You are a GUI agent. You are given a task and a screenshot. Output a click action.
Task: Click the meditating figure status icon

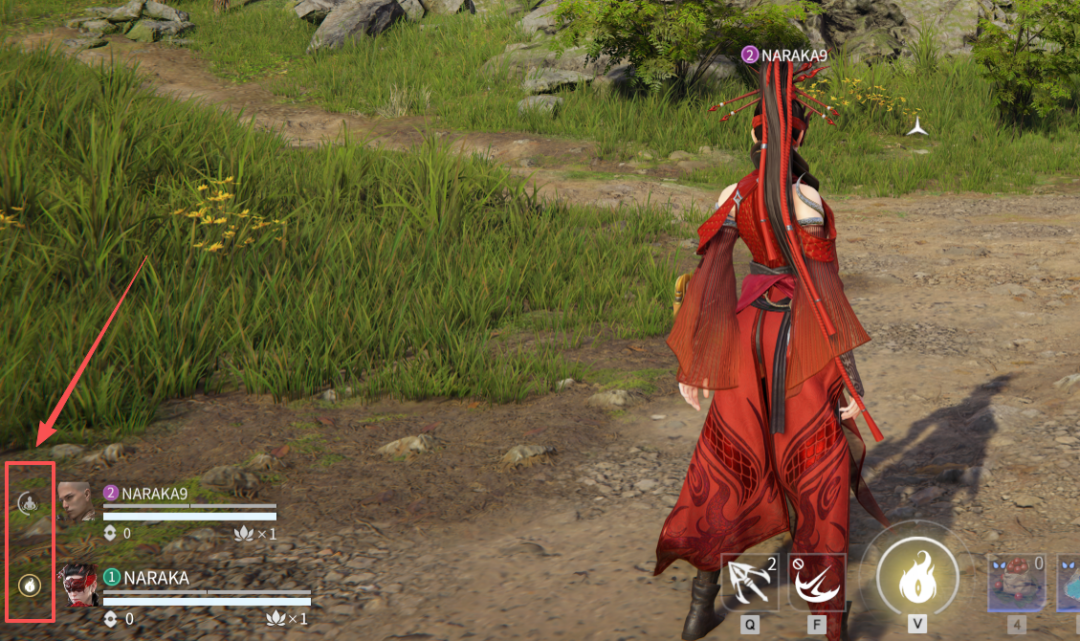click(30, 503)
